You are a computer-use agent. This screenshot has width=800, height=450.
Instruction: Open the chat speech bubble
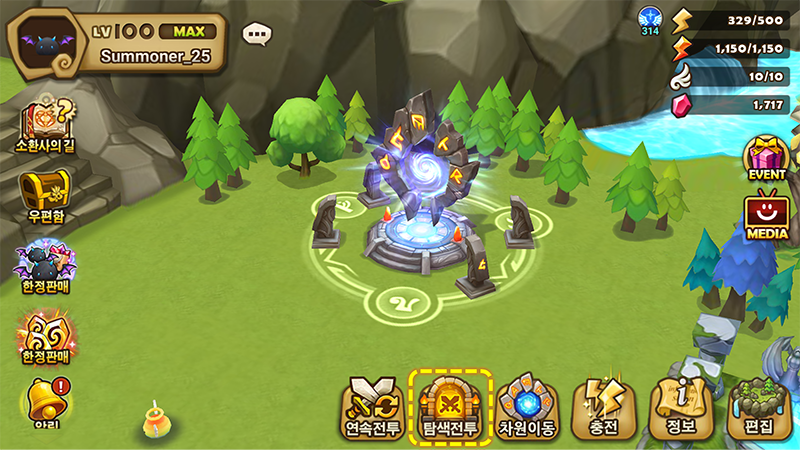click(257, 35)
